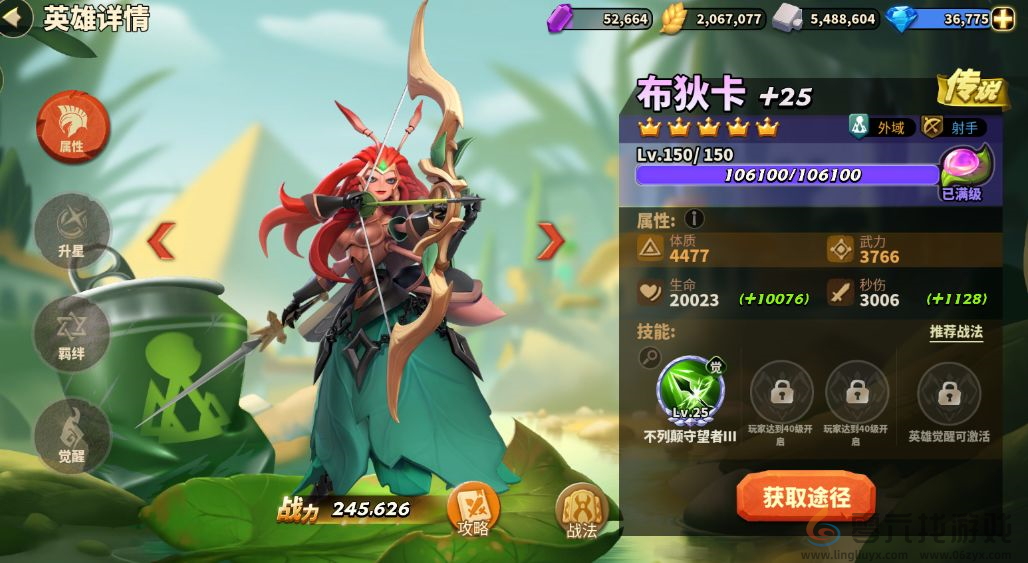The width and height of the screenshot is (1028, 563).
Task: Add more diamonds with the plus button
Action: click(1003, 19)
